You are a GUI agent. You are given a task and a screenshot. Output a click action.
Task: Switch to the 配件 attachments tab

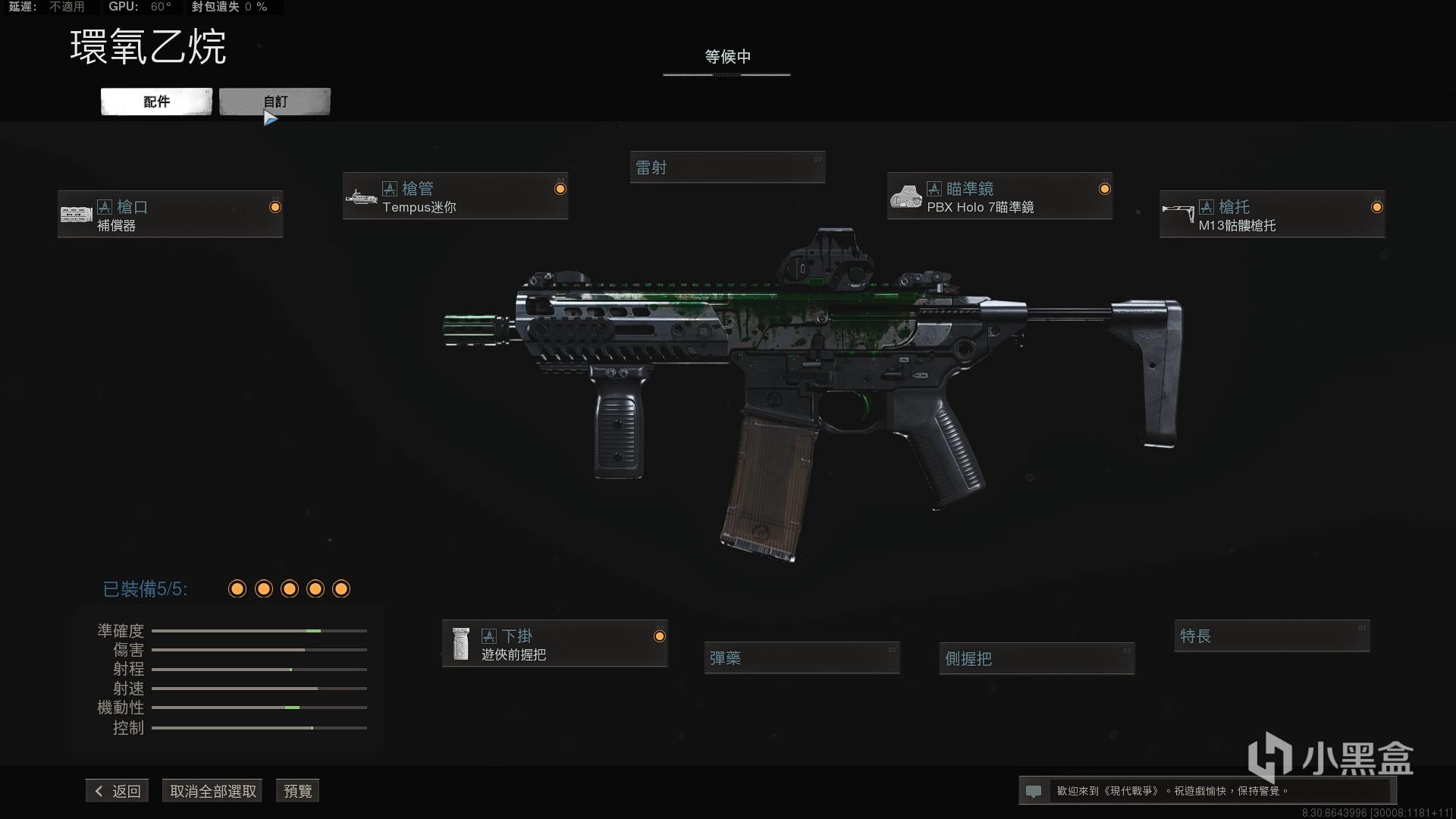tap(156, 102)
